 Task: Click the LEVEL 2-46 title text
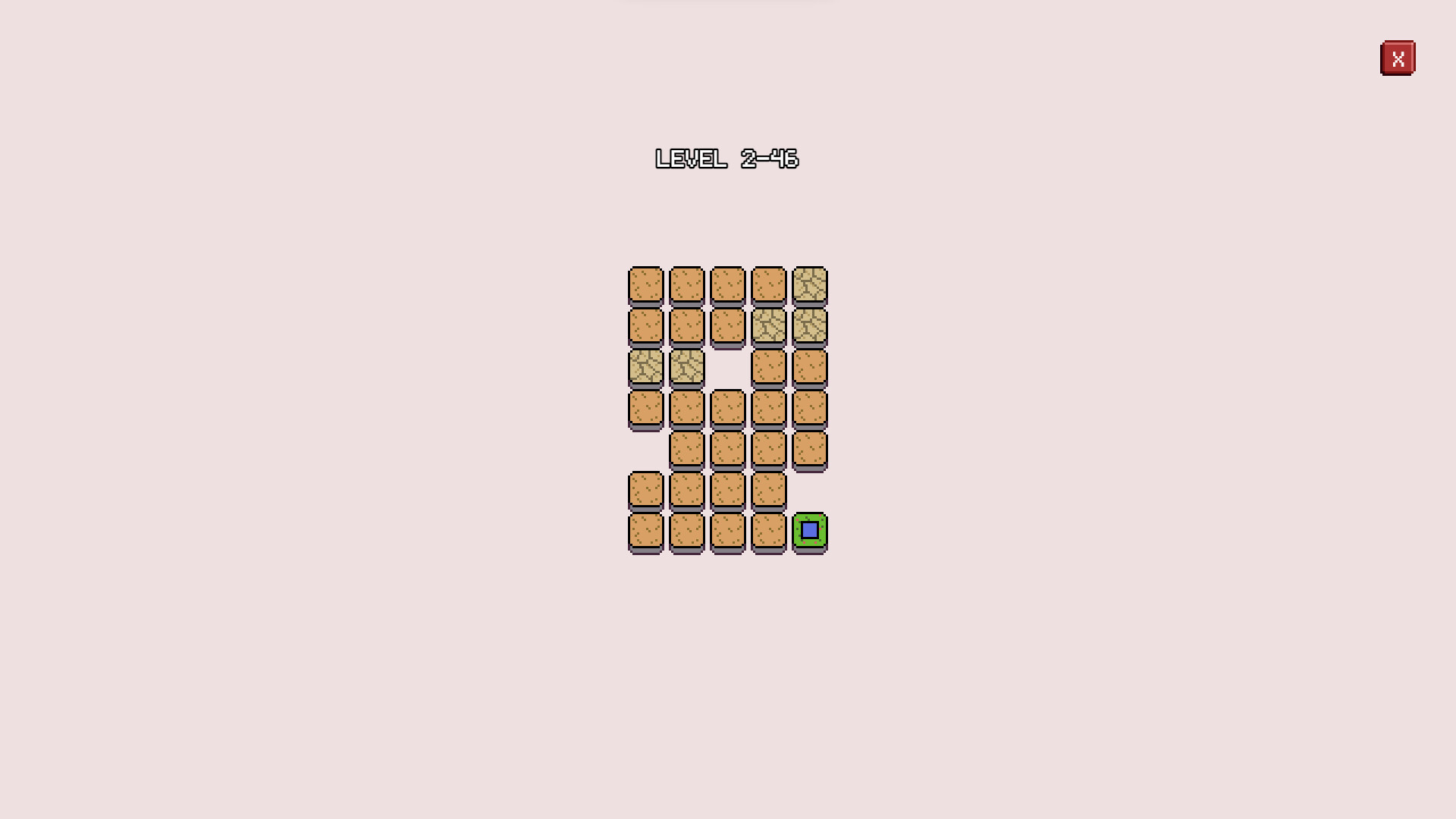[726, 159]
